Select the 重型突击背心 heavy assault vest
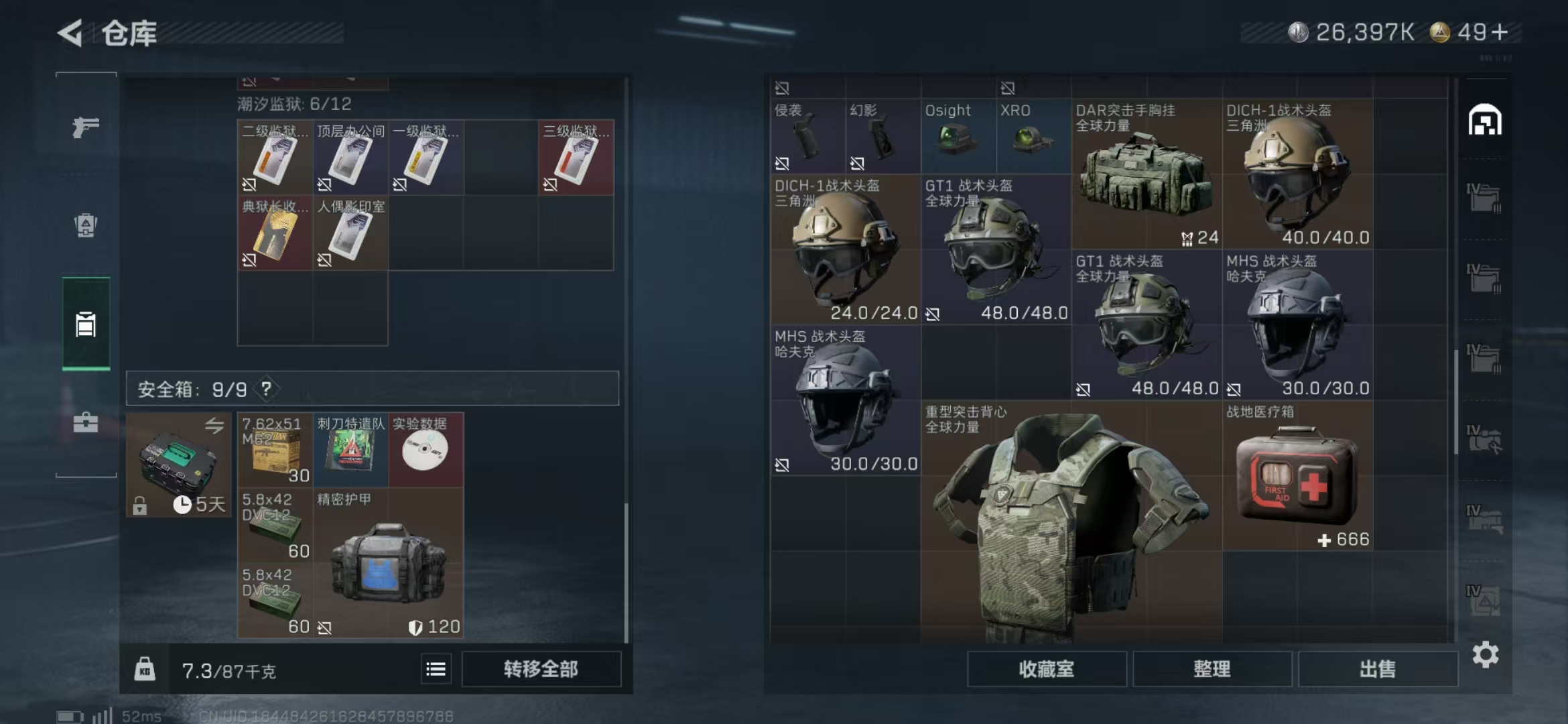Viewport: 1568px width, 724px height. (x=1071, y=523)
